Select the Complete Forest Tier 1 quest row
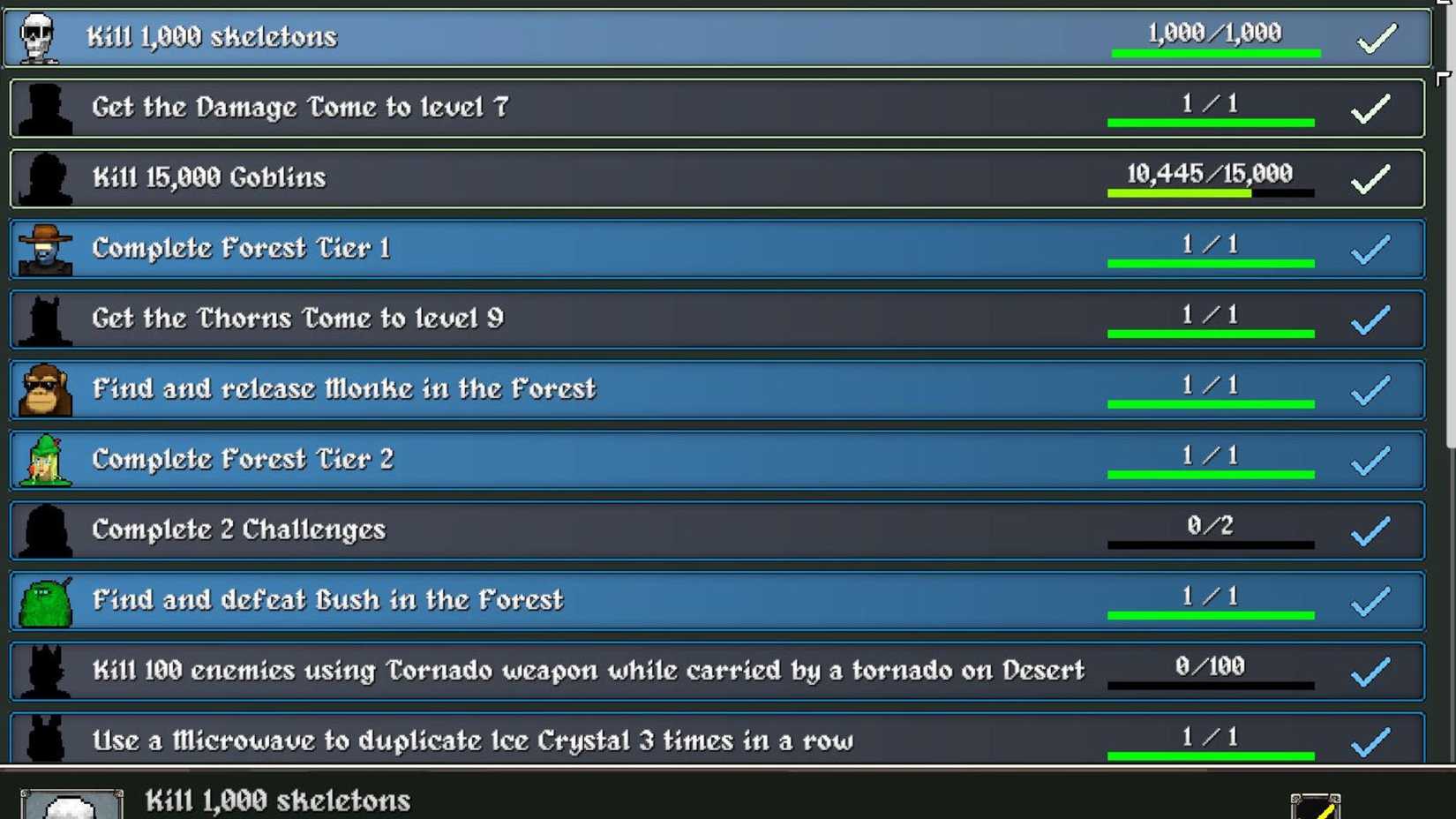The width and height of the screenshot is (1456, 819). [x=618, y=248]
